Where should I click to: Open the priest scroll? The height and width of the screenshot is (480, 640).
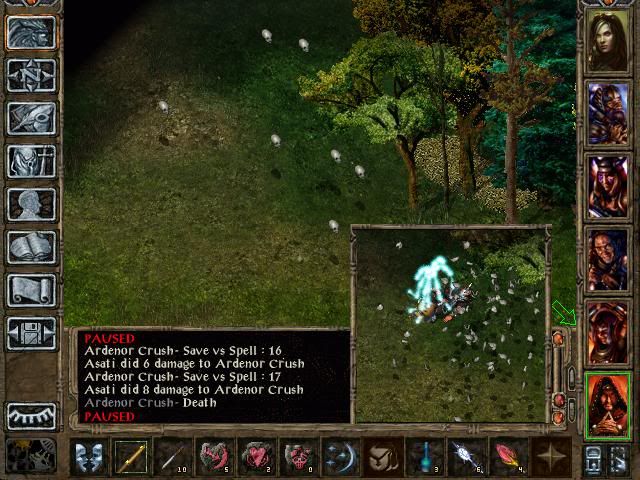click(x=31, y=289)
